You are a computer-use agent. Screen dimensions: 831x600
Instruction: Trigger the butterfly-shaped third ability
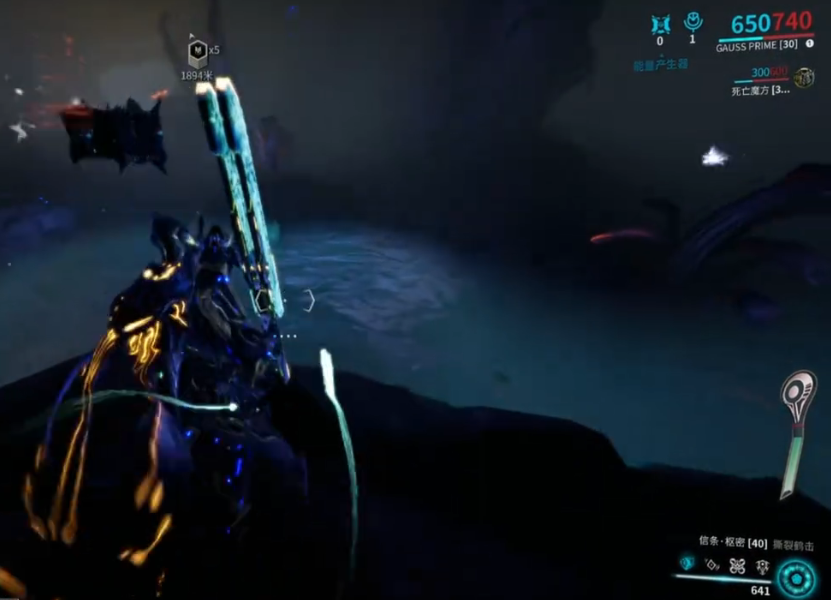[x=736, y=564]
